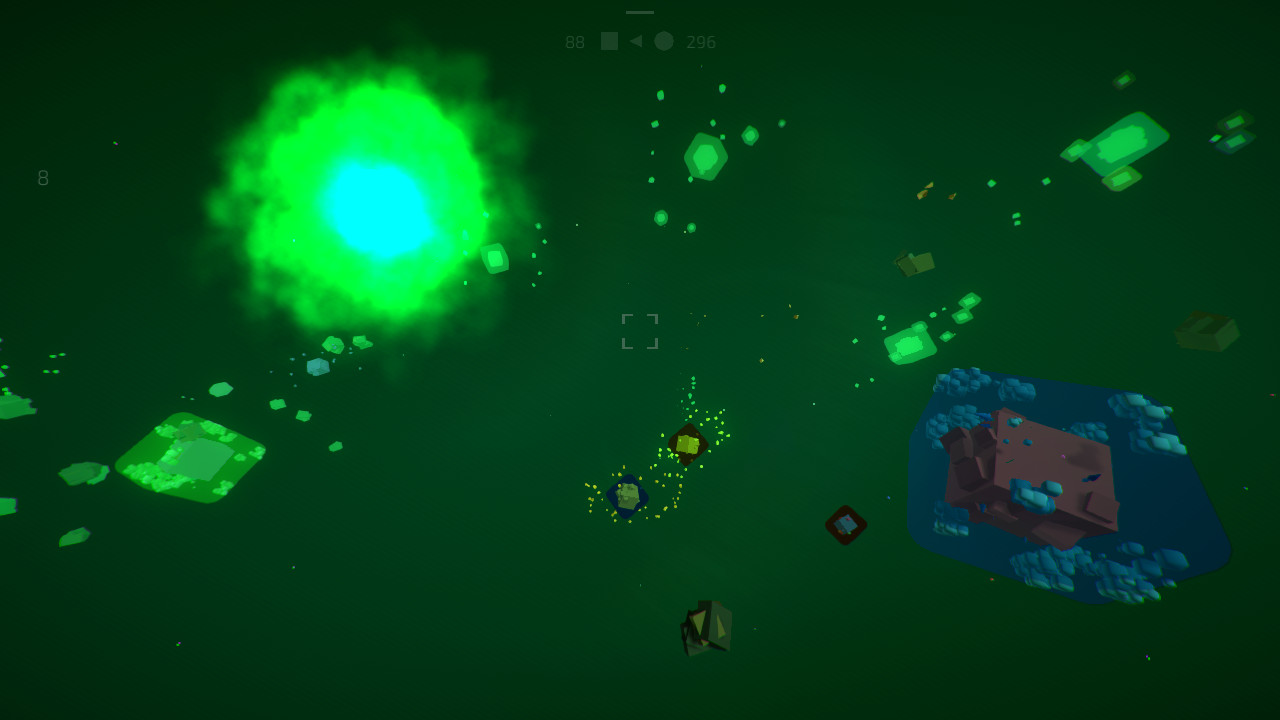This screenshot has width=1280, height=720.
Task: Click the golden-brown cube on the right side
Action: (915, 262)
